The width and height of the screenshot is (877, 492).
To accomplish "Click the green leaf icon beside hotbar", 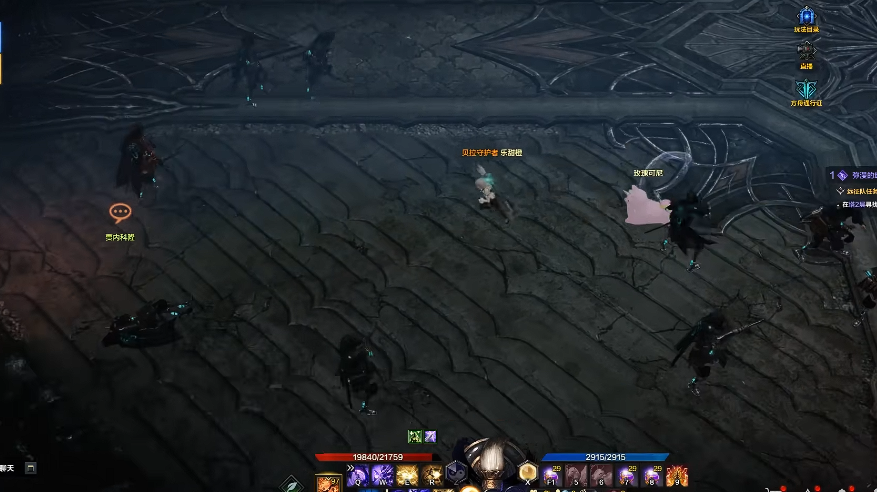I will [291, 484].
